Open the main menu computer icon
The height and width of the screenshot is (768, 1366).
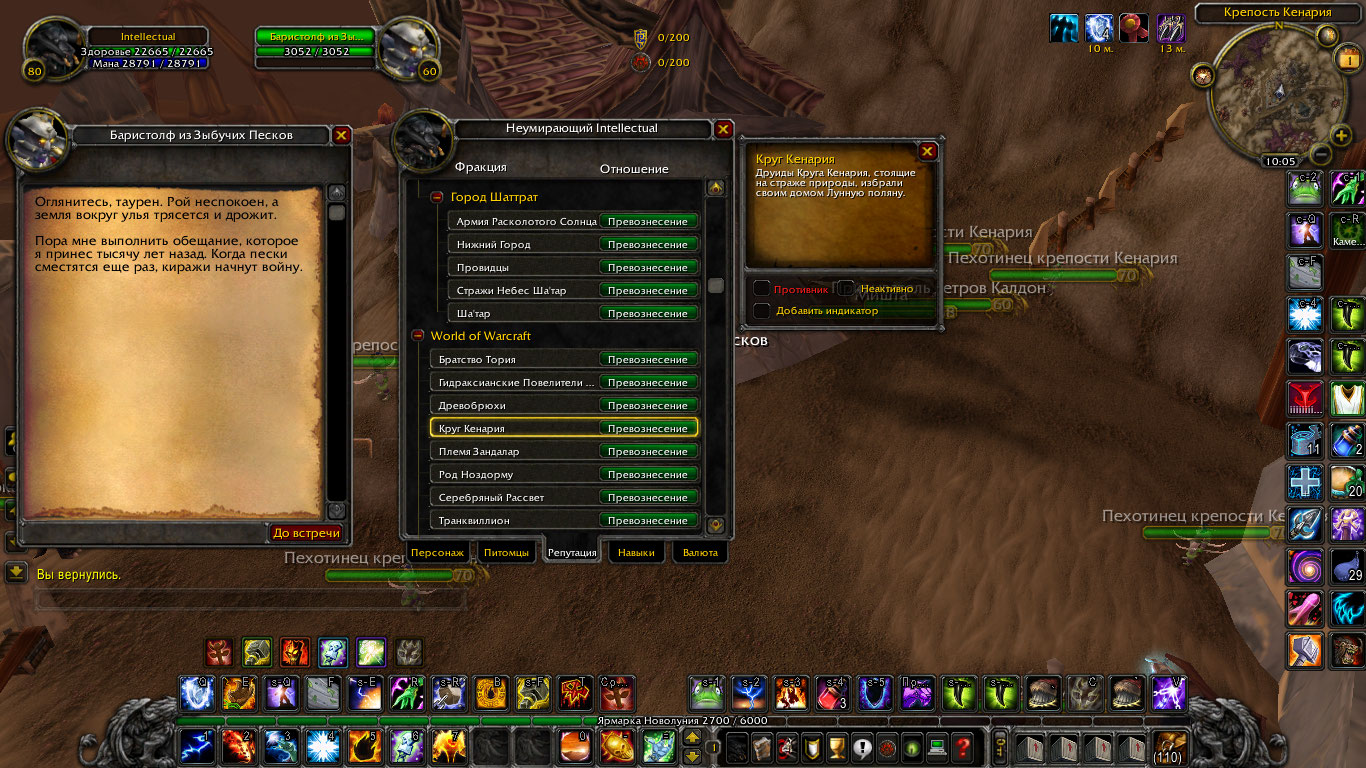coord(935,747)
